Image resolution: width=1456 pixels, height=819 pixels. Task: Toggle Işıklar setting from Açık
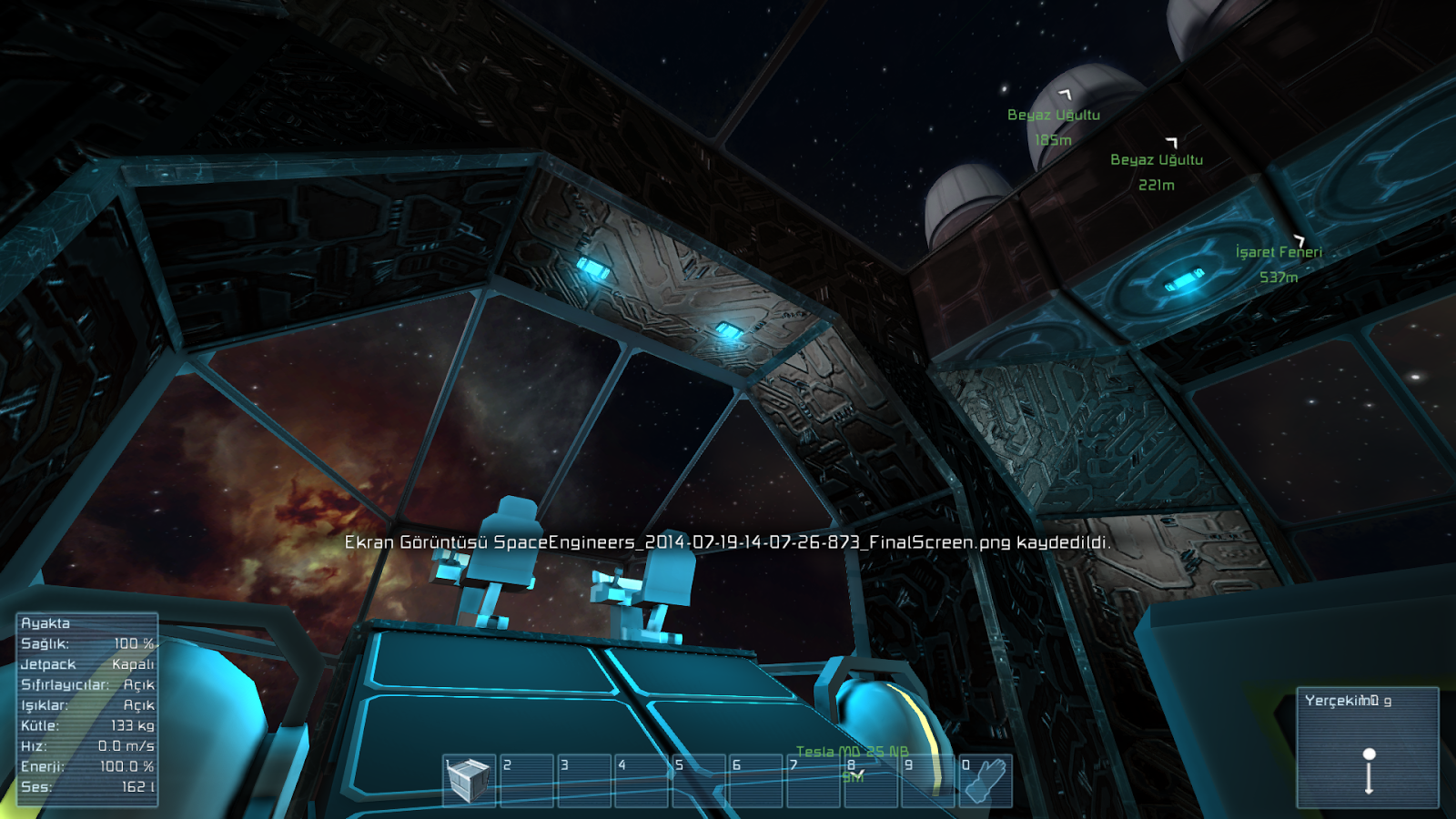pyautogui.click(x=85, y=707)
